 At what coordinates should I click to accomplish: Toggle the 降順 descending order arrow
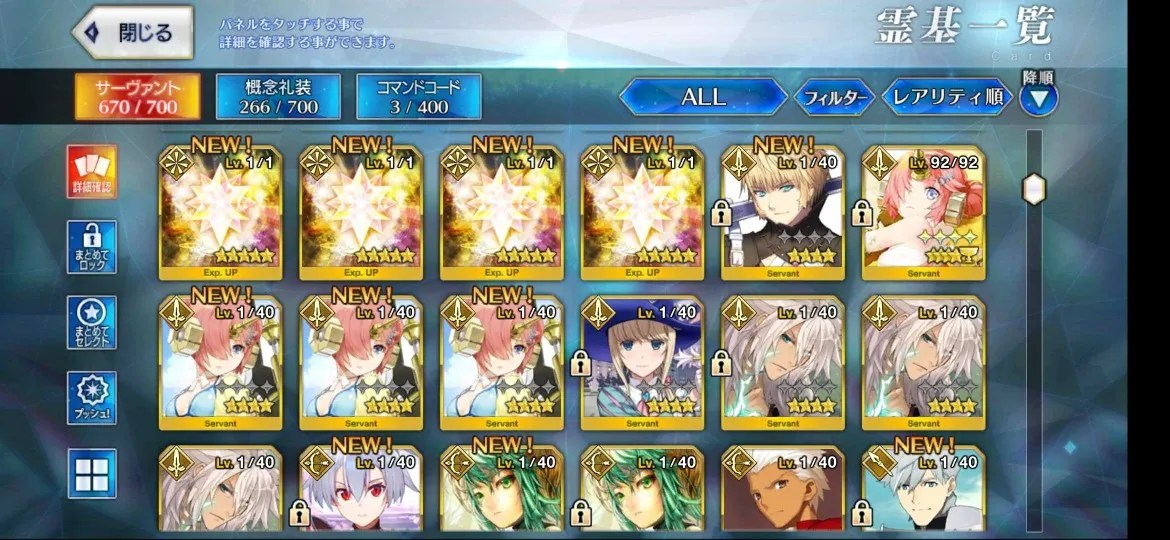[x=1038, y=99]
